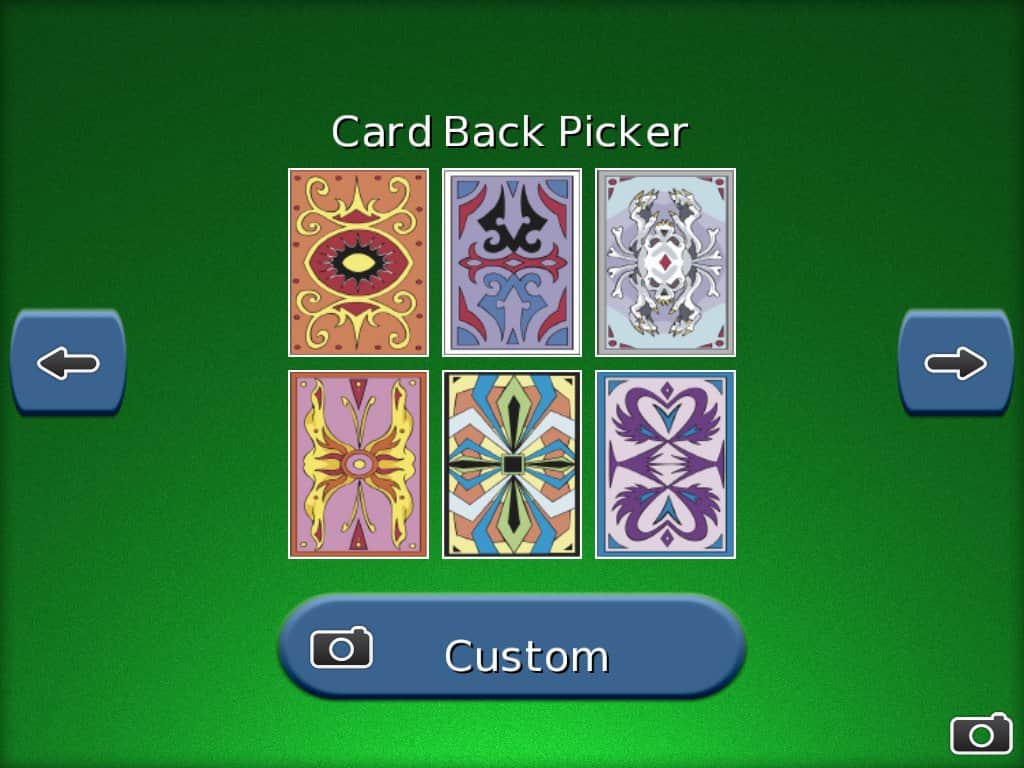Select the purple card back with black emblem

point(512,262)
